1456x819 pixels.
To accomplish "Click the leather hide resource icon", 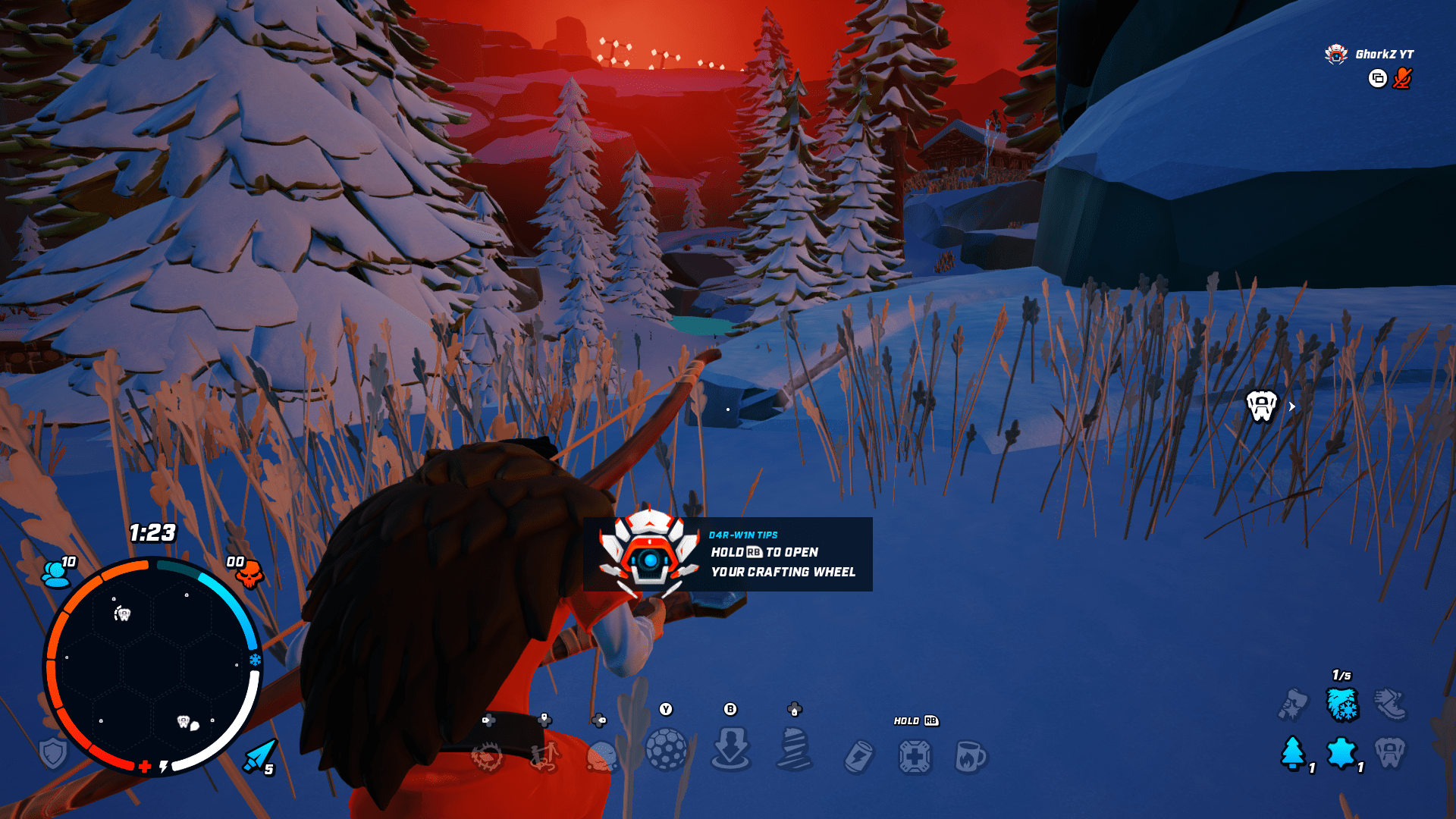I will pyautogui.click(x=1341, y=753).
